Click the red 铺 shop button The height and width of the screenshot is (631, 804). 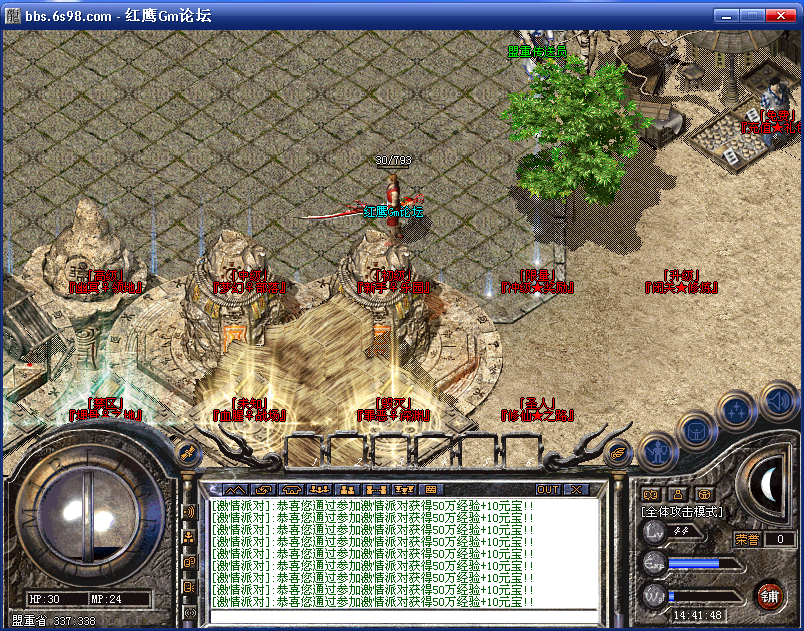(769, 596)
